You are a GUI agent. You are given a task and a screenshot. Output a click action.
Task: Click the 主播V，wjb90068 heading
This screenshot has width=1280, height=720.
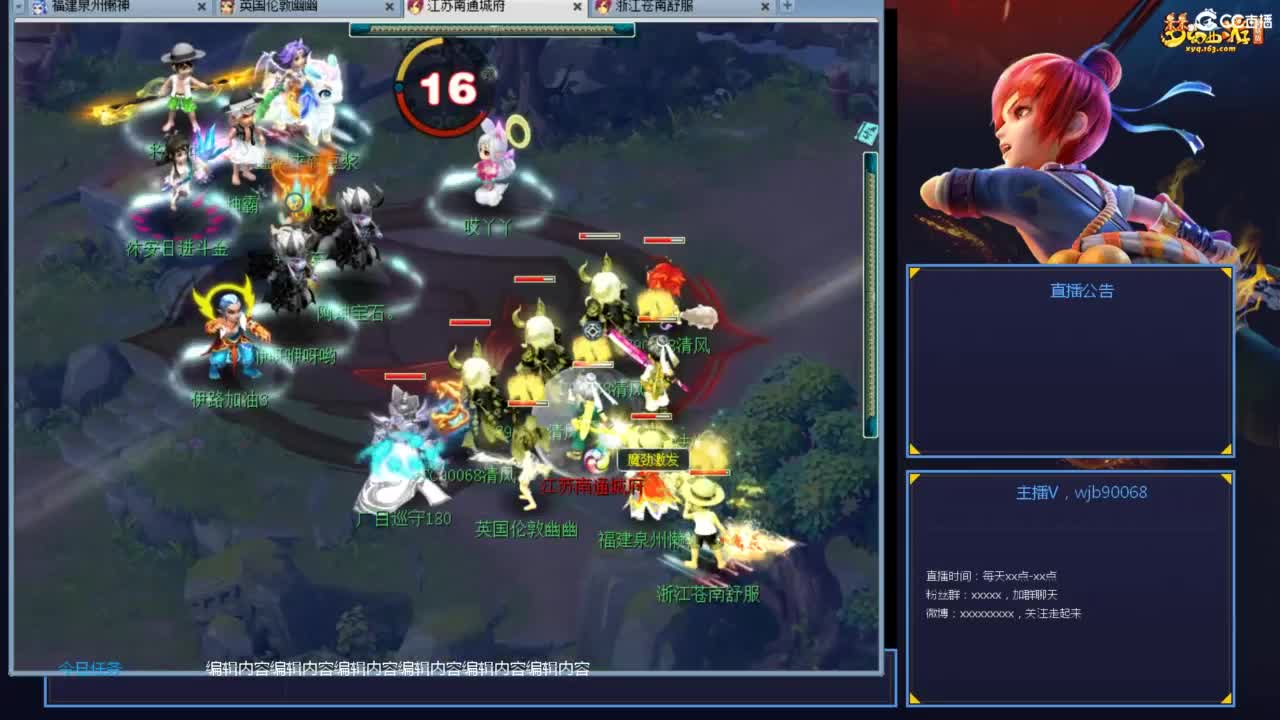1082,492
